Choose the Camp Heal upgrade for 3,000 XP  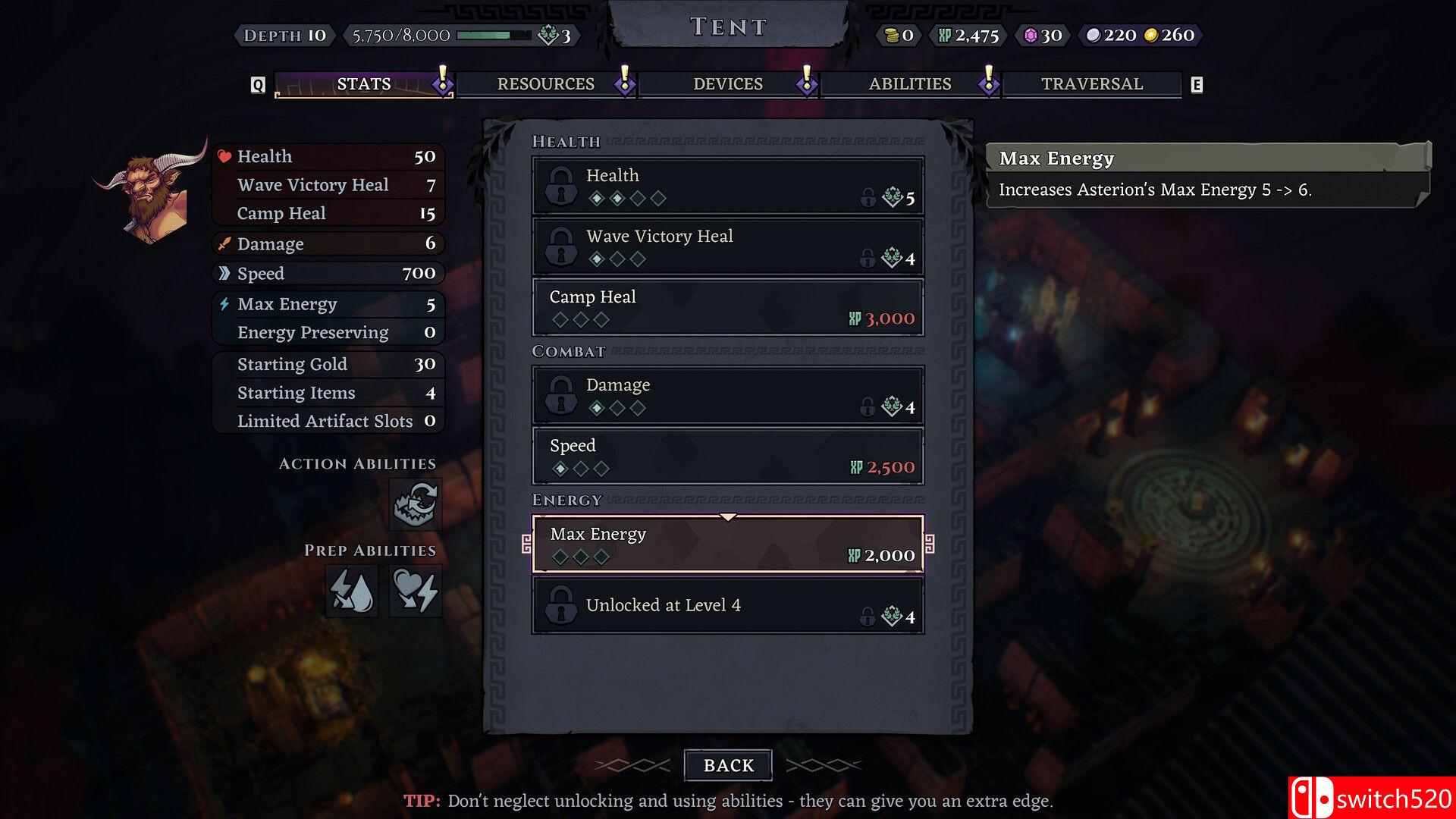pyautogui.click(x=727, y=307)
